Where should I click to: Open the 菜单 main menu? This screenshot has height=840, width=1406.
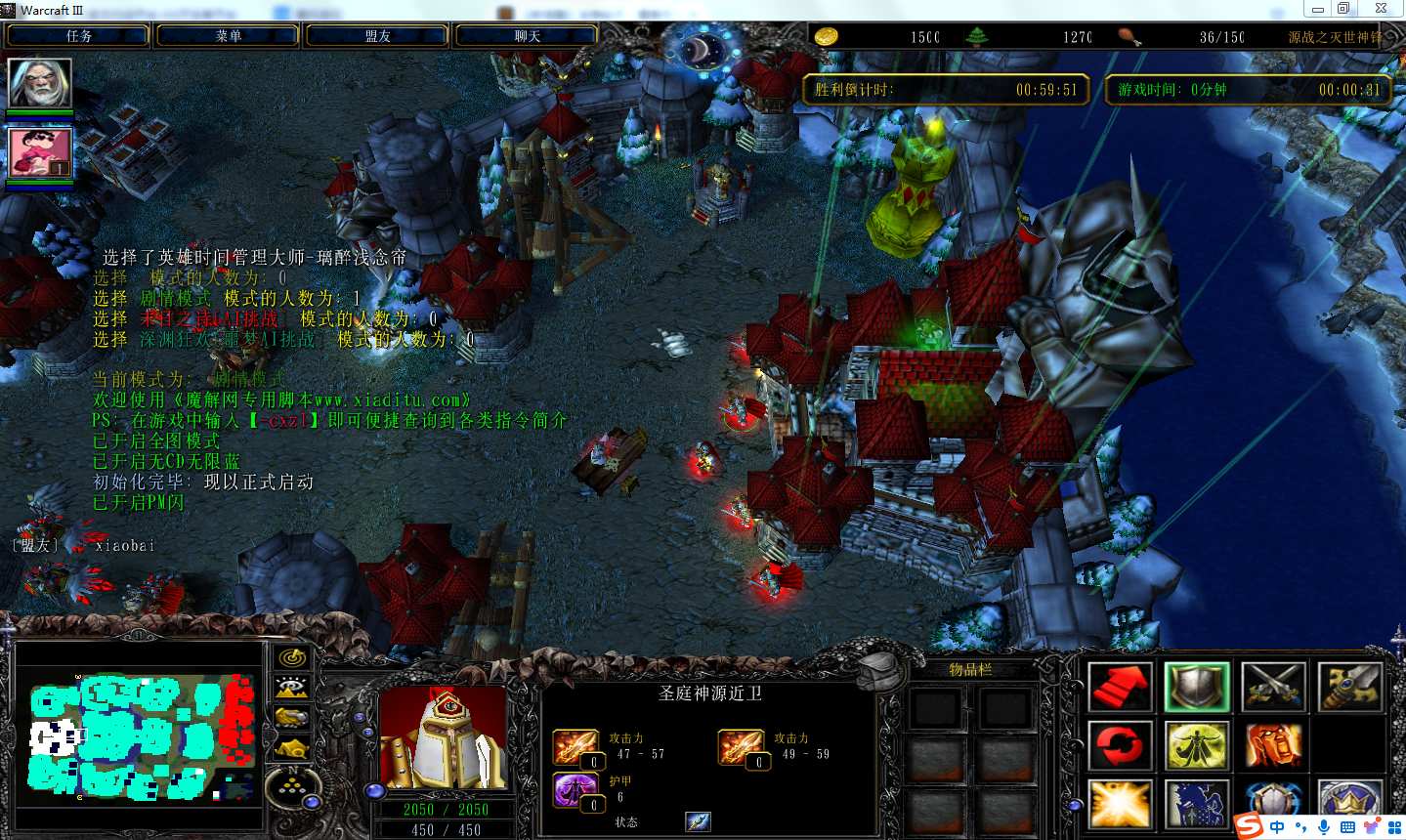coord(228,36)
